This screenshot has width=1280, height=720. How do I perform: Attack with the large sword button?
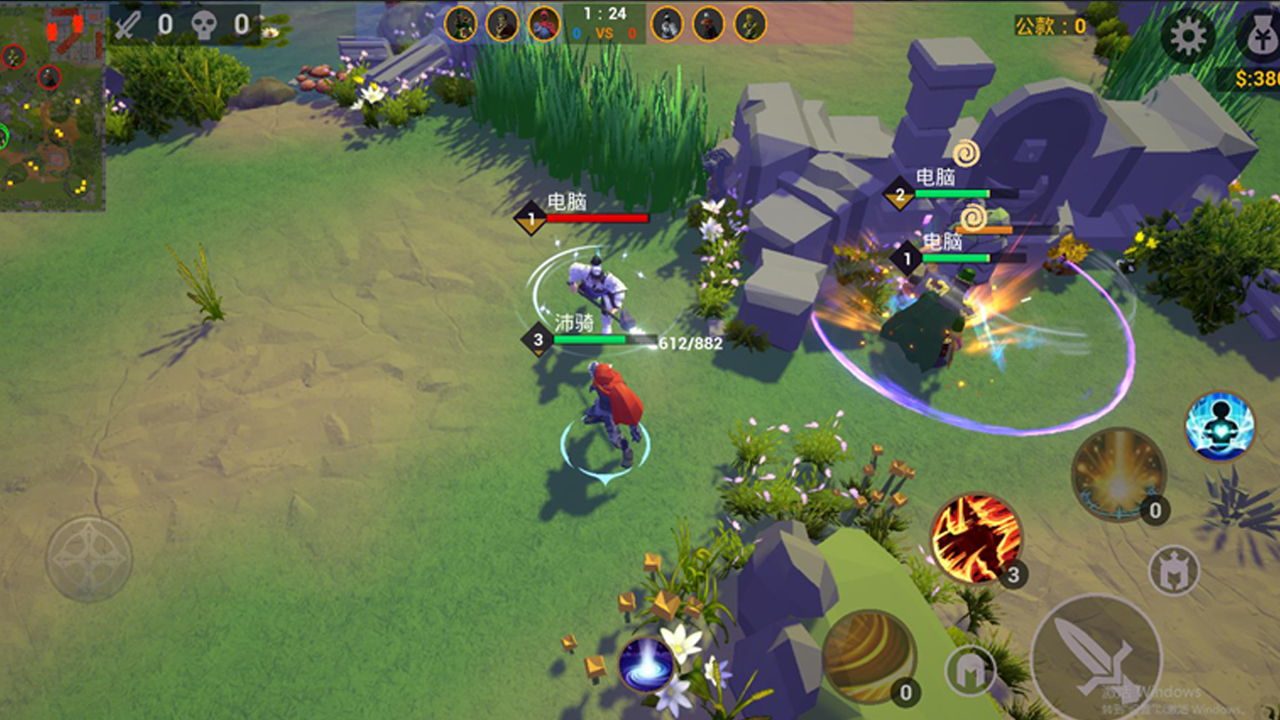(1096, 657)
